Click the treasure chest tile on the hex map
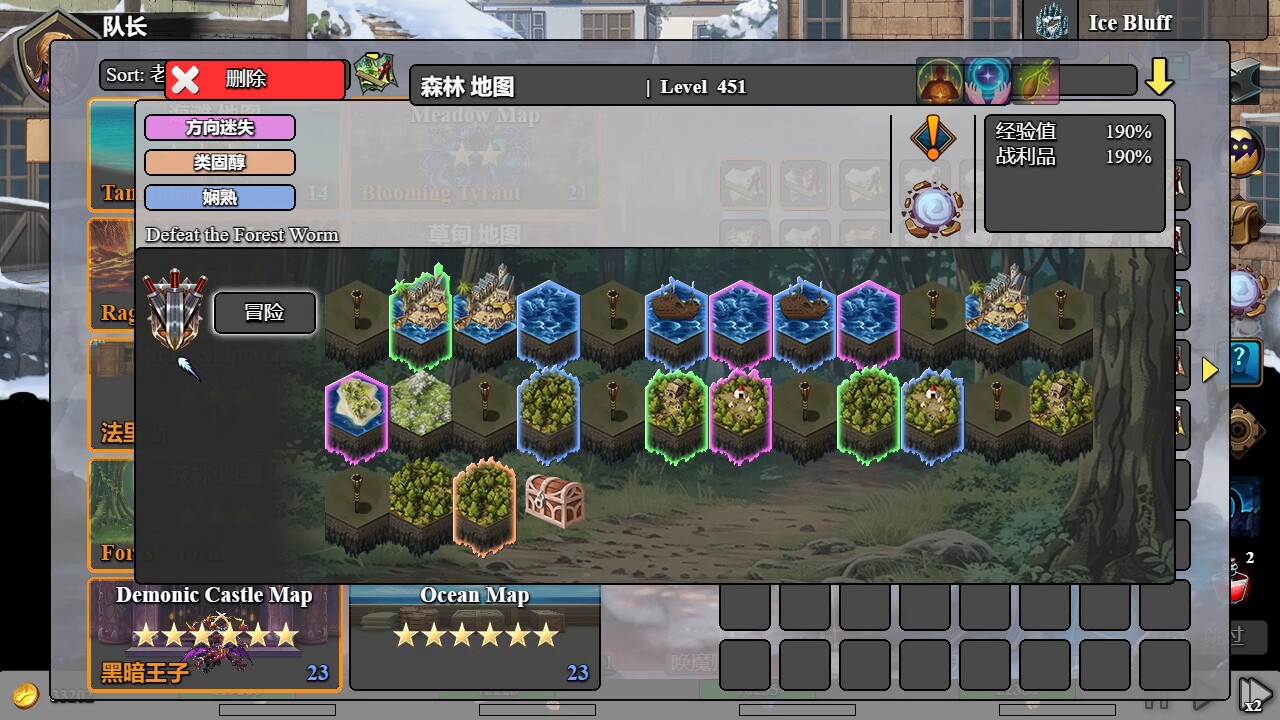1280x720 pixels. click(556, 500)
